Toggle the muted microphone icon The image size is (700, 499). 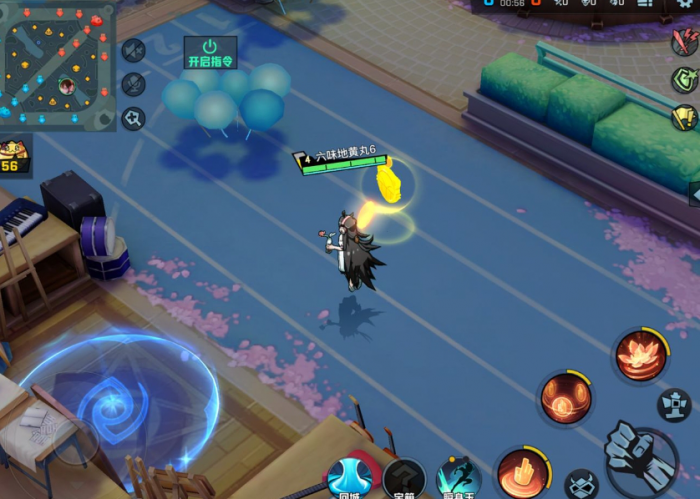coord(134,85)
